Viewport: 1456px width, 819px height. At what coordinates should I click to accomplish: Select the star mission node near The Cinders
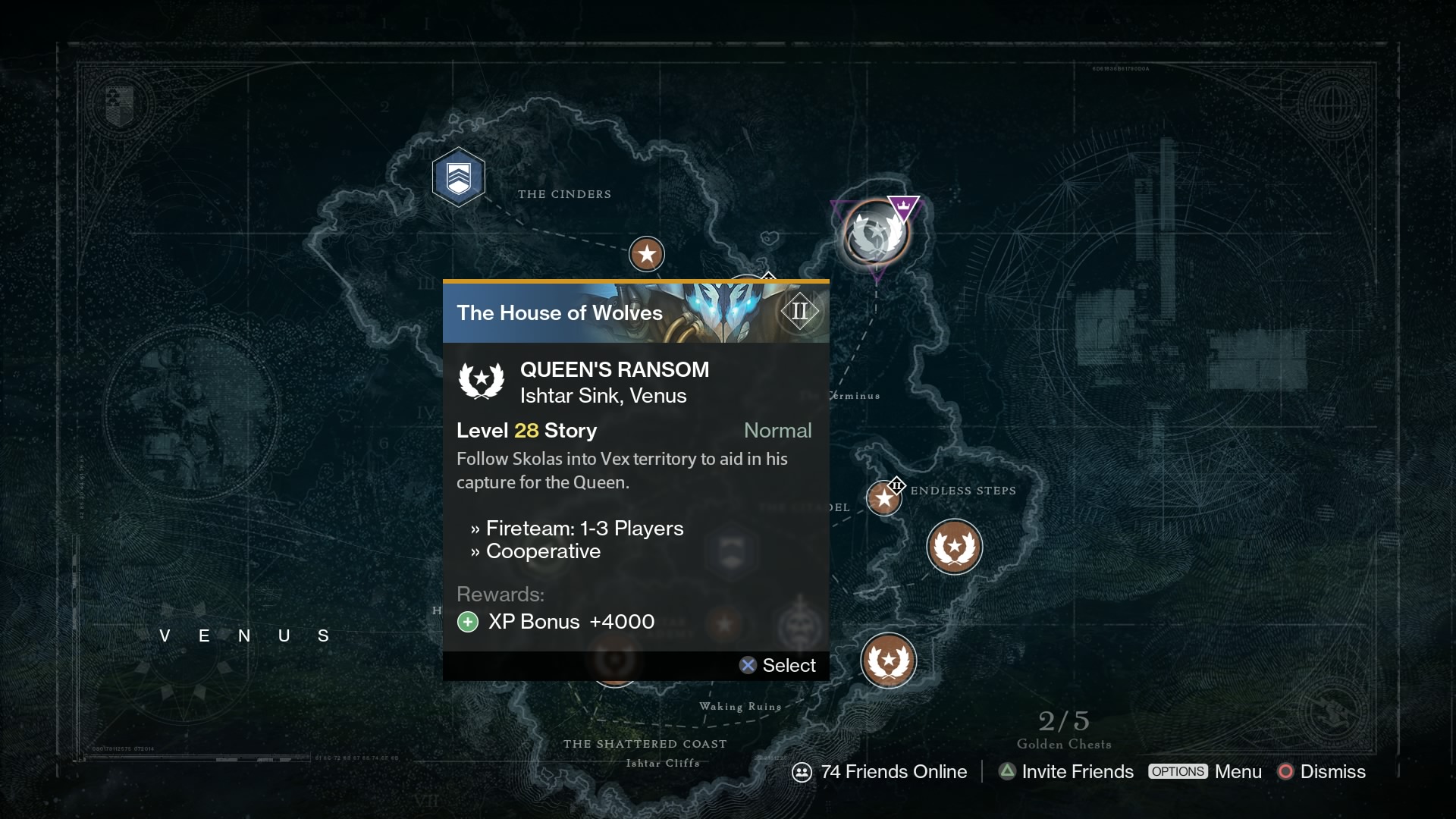[647, 254]
